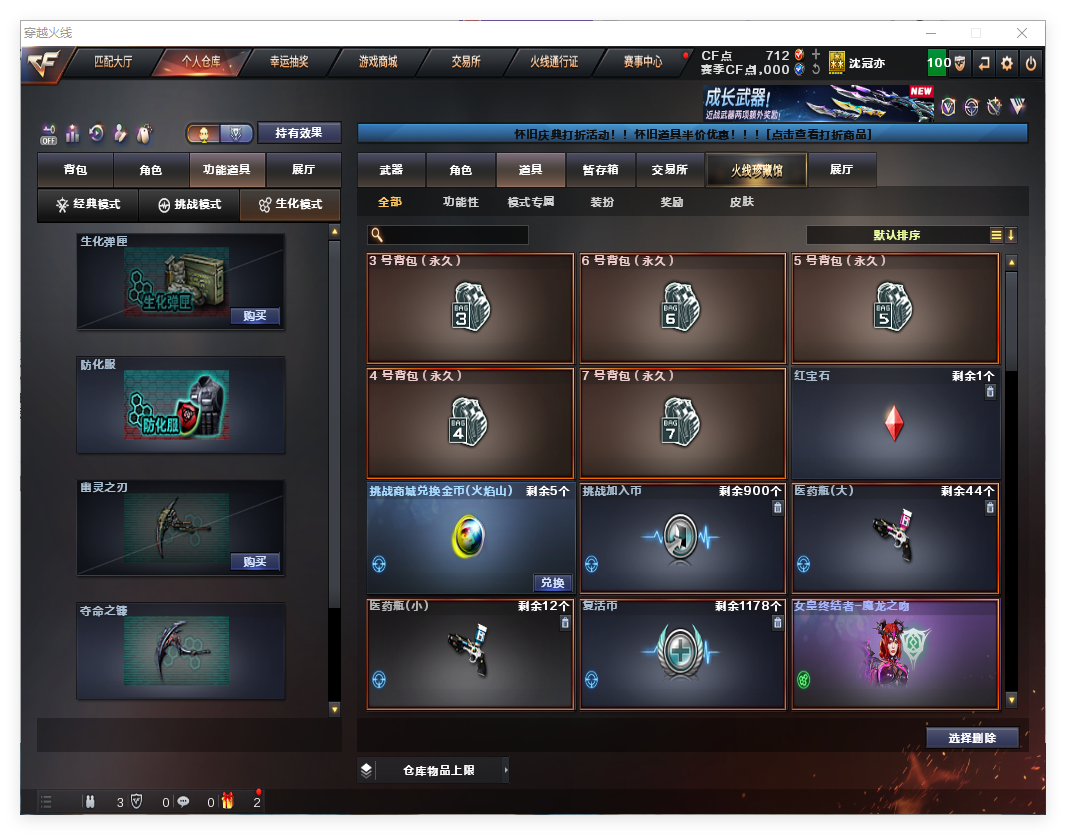Click the 选择删除 button
The width and height of the screenshot is (1066, 835).
point(971,738)
